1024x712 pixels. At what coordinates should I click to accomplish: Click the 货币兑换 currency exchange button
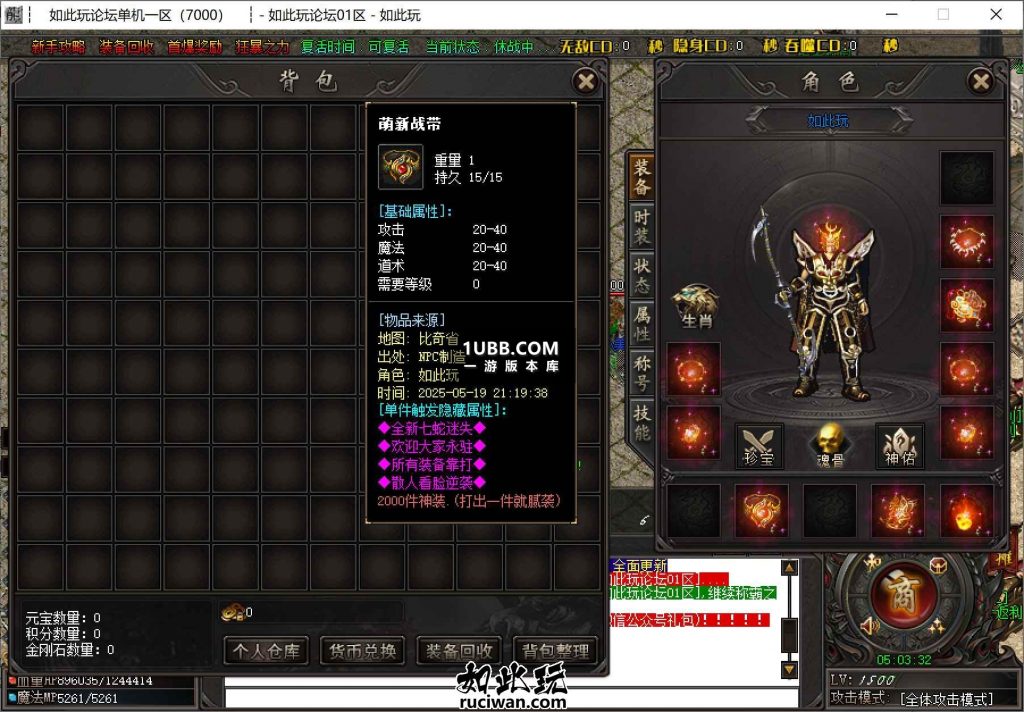tap(362, 651)
